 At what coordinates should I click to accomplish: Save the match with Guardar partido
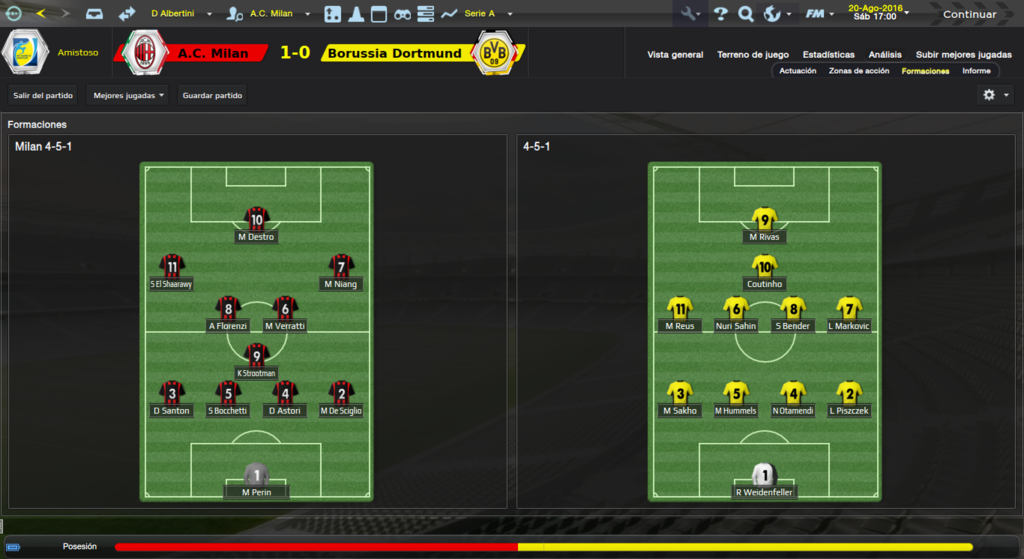212,95
